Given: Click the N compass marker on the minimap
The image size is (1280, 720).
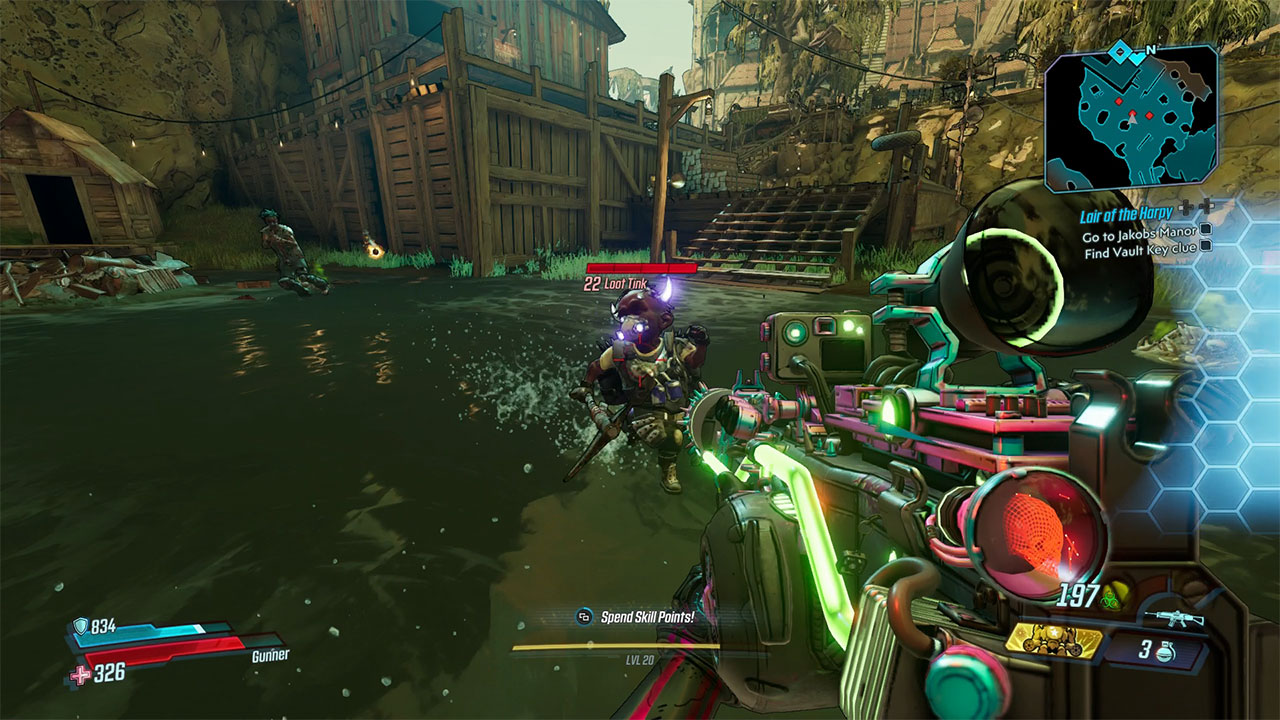Looking at the screenshot, I should (x=1149, y=50).
